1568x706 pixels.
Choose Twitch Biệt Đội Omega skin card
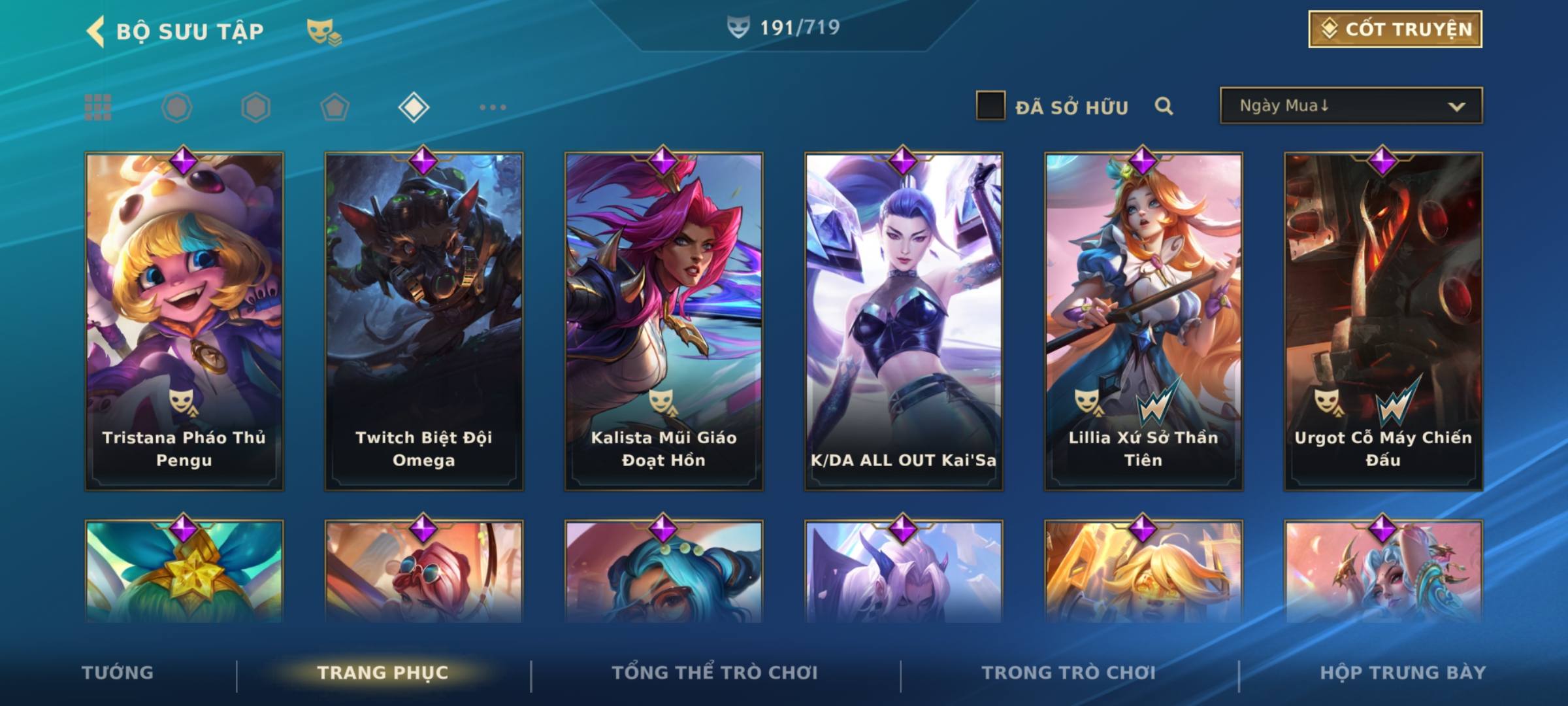pos(424,320)
